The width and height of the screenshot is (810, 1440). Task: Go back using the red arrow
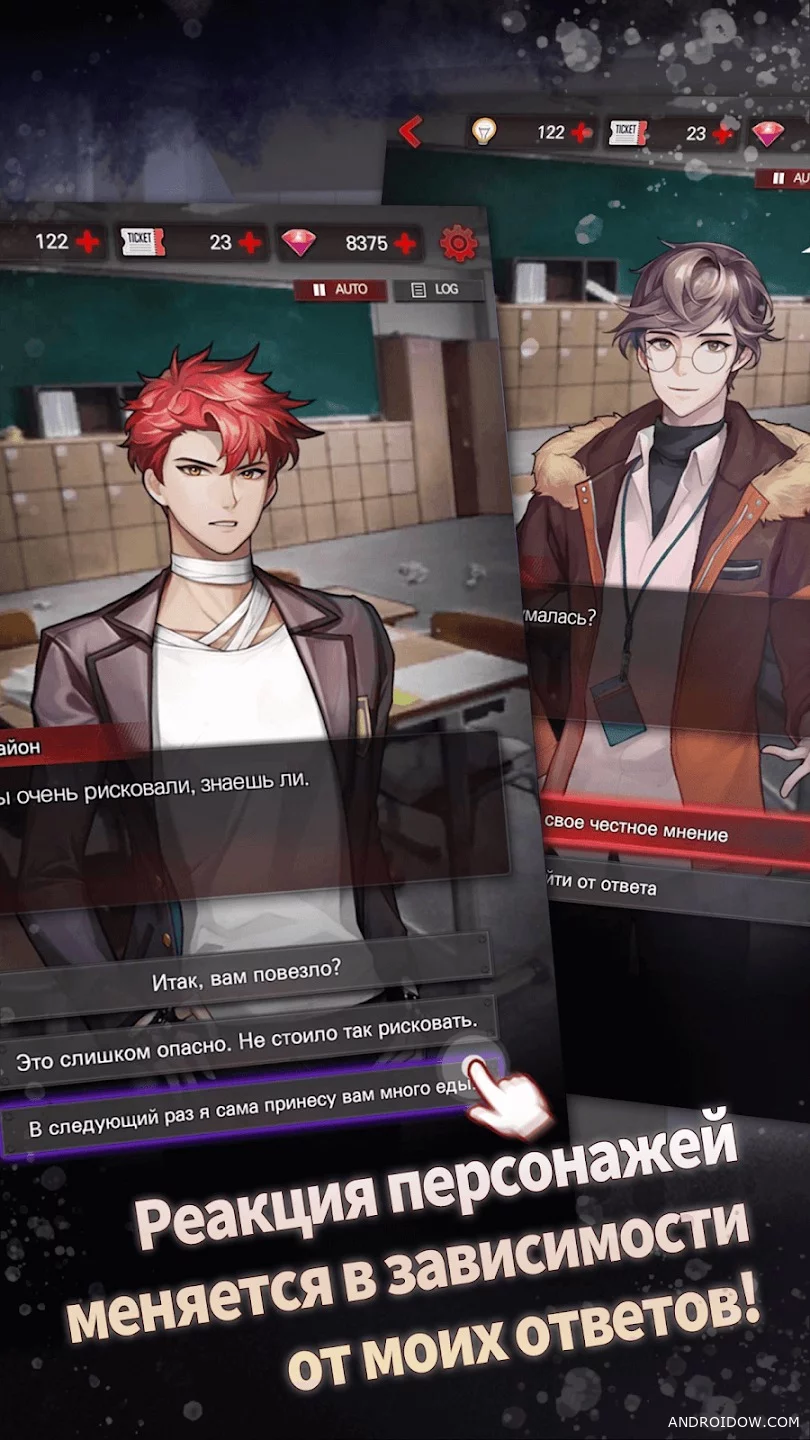coord(410,131)
